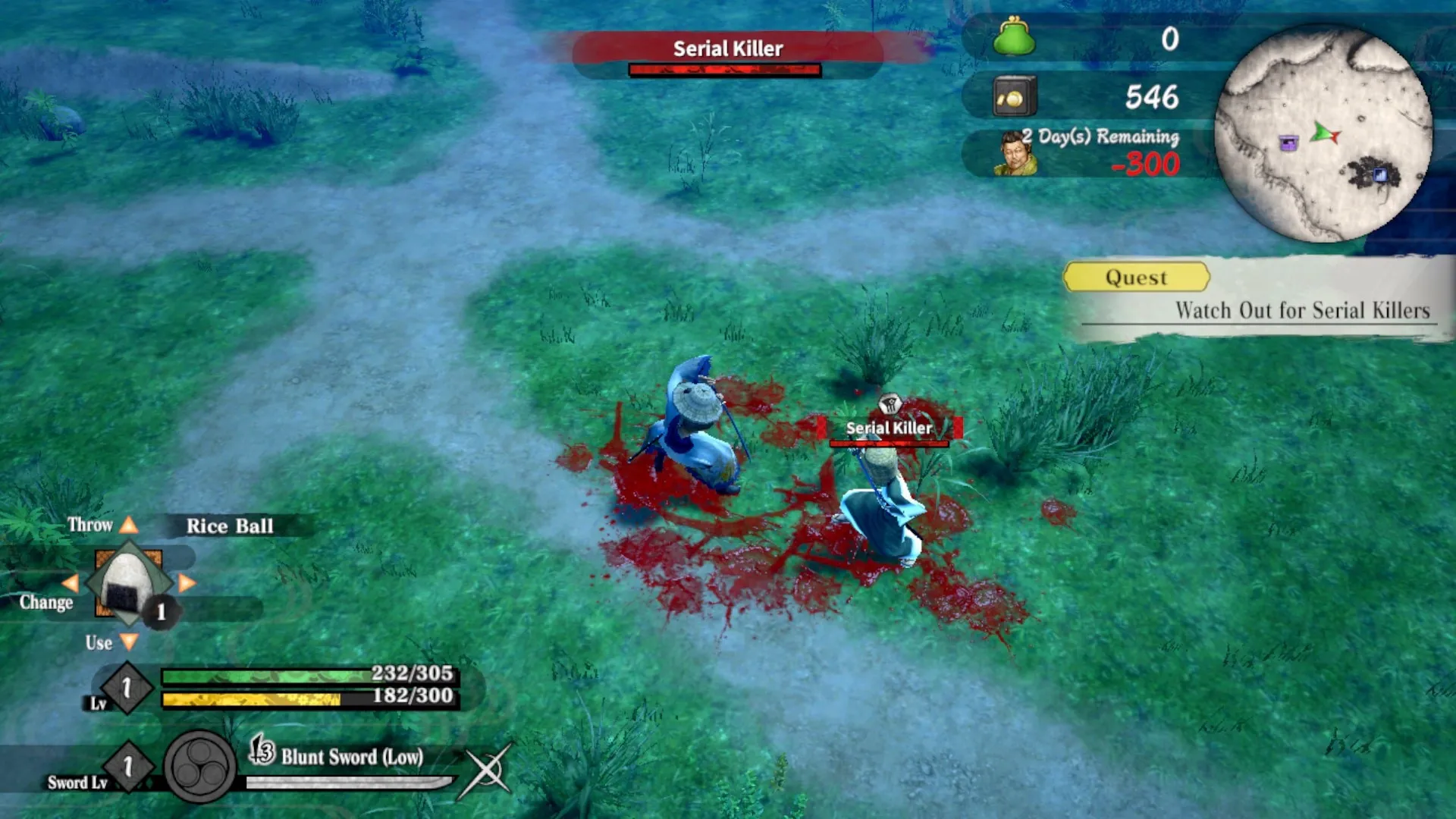The image size is (1456, 819).
Task: Select the Serial Killer target banner
Action: coord(726,50)
